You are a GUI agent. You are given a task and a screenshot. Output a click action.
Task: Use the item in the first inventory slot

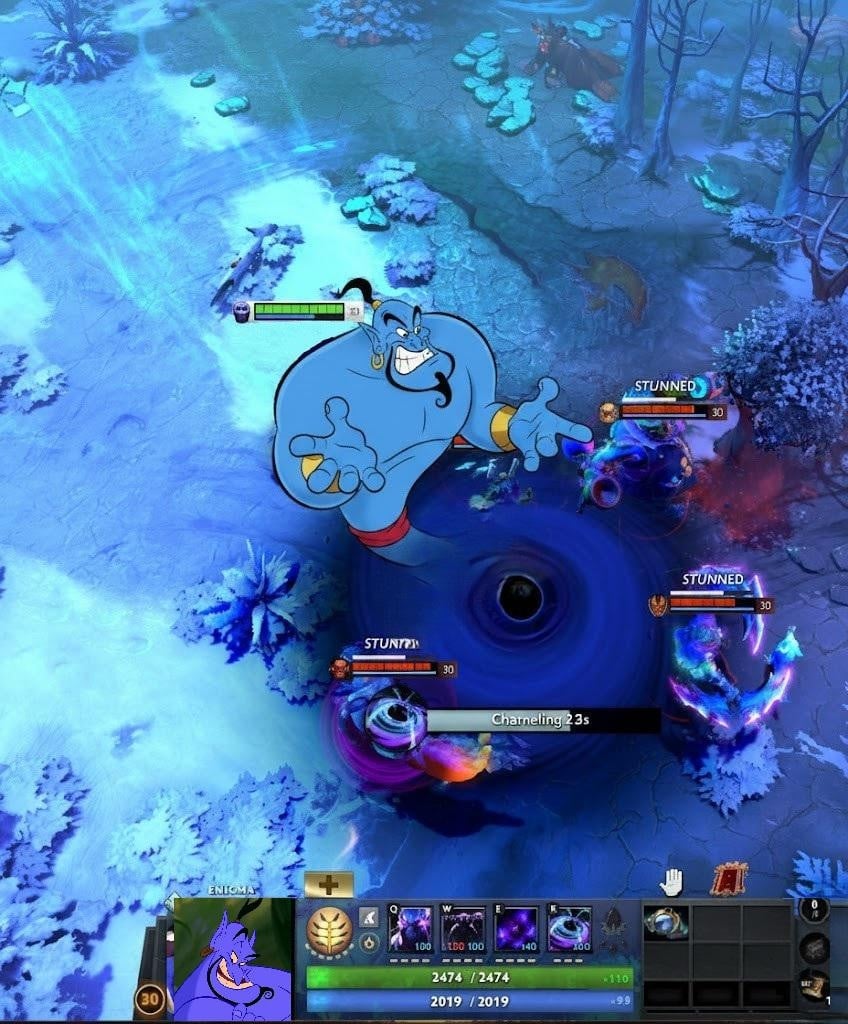point(664,923)
